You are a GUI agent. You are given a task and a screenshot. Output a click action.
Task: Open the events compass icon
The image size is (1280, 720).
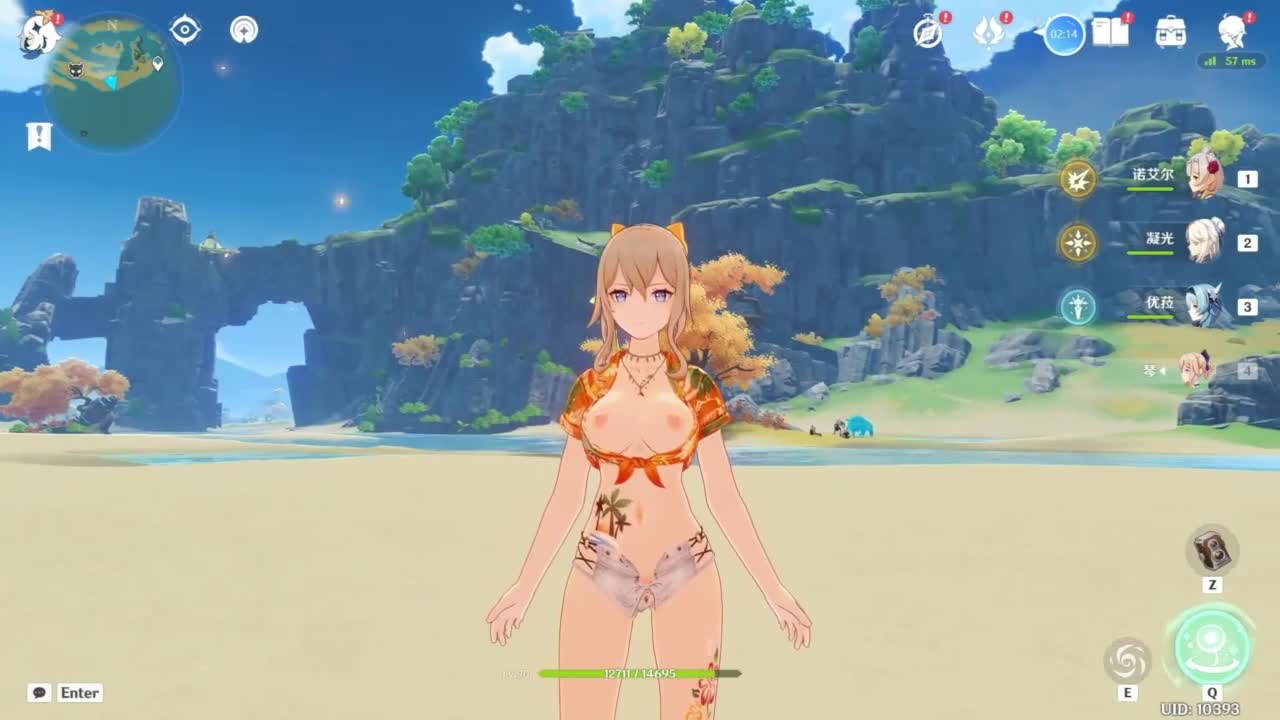tap(928, 33)
